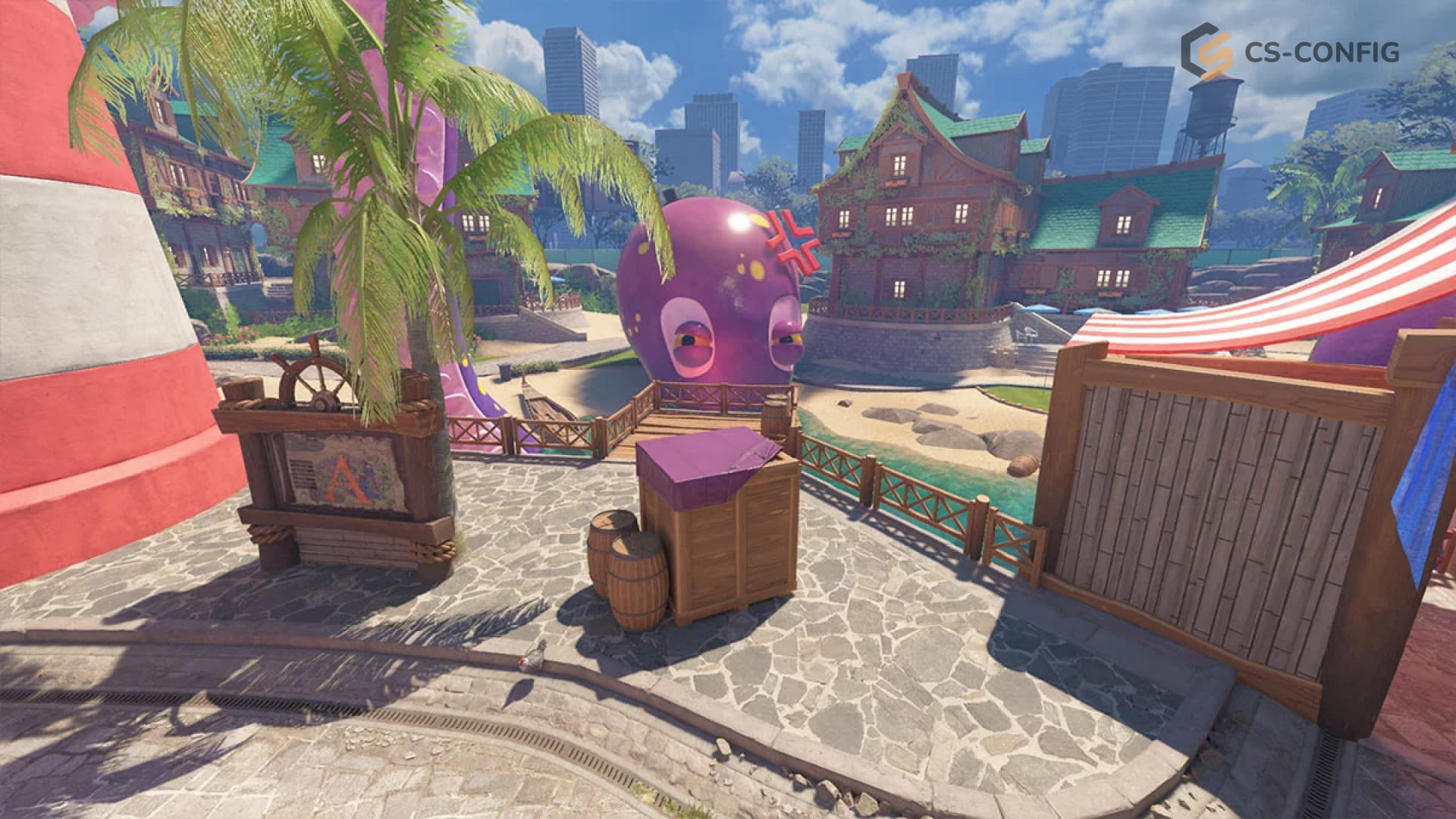Click the CS-CONFIG logo watermark
The image size is (1456, 819).
[1289, 52]
